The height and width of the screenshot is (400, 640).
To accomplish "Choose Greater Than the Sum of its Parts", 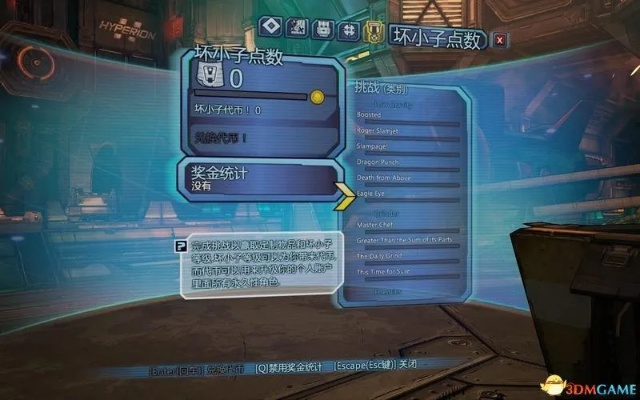I will [405, 239].
